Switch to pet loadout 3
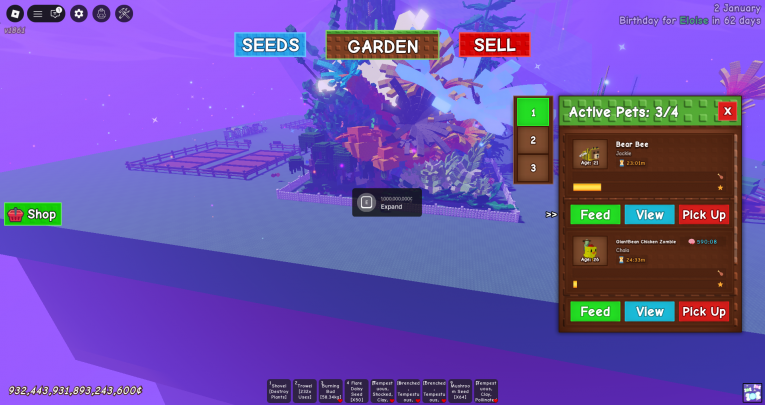Viewport: 765px width, 405px height. click(533, 167)
